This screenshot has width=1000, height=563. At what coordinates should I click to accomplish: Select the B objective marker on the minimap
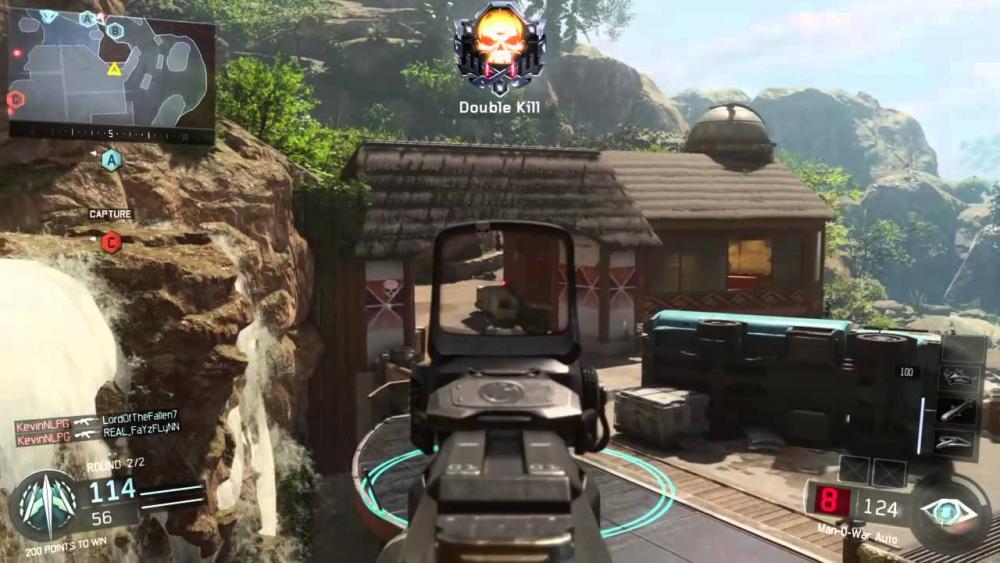tap(115, 31)
